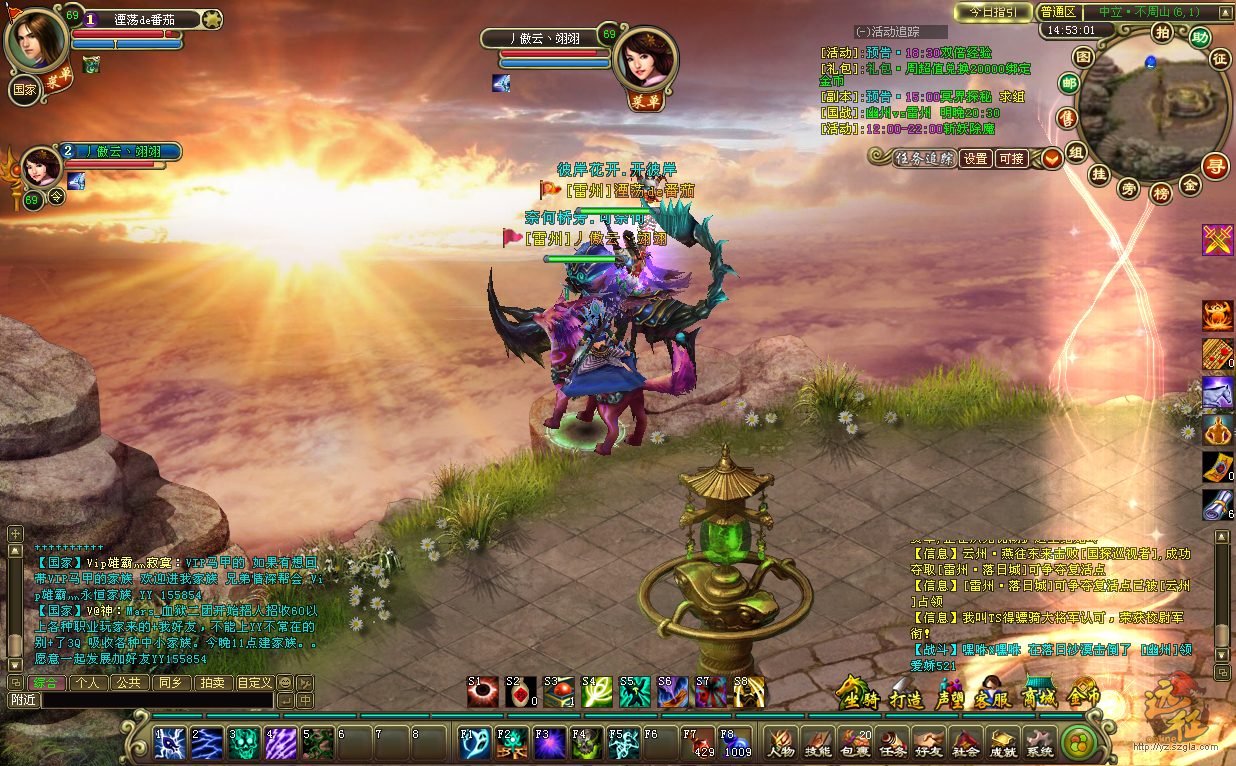
Task: Open the 图 world map button
Action: [x=1083, y=56]
